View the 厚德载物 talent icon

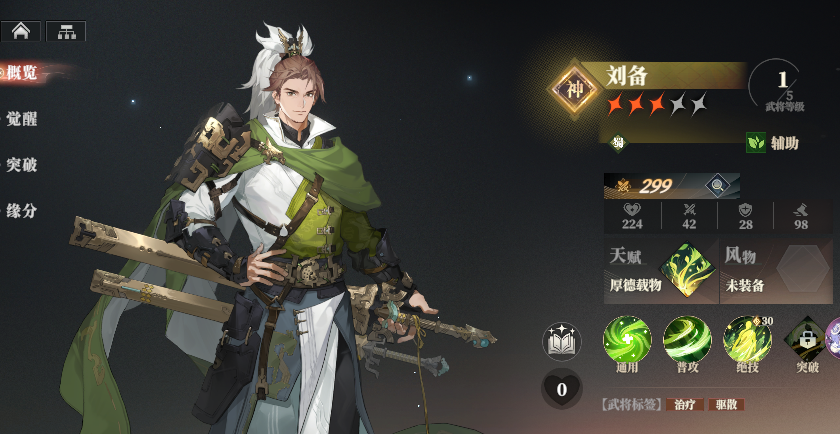[690, 271]
